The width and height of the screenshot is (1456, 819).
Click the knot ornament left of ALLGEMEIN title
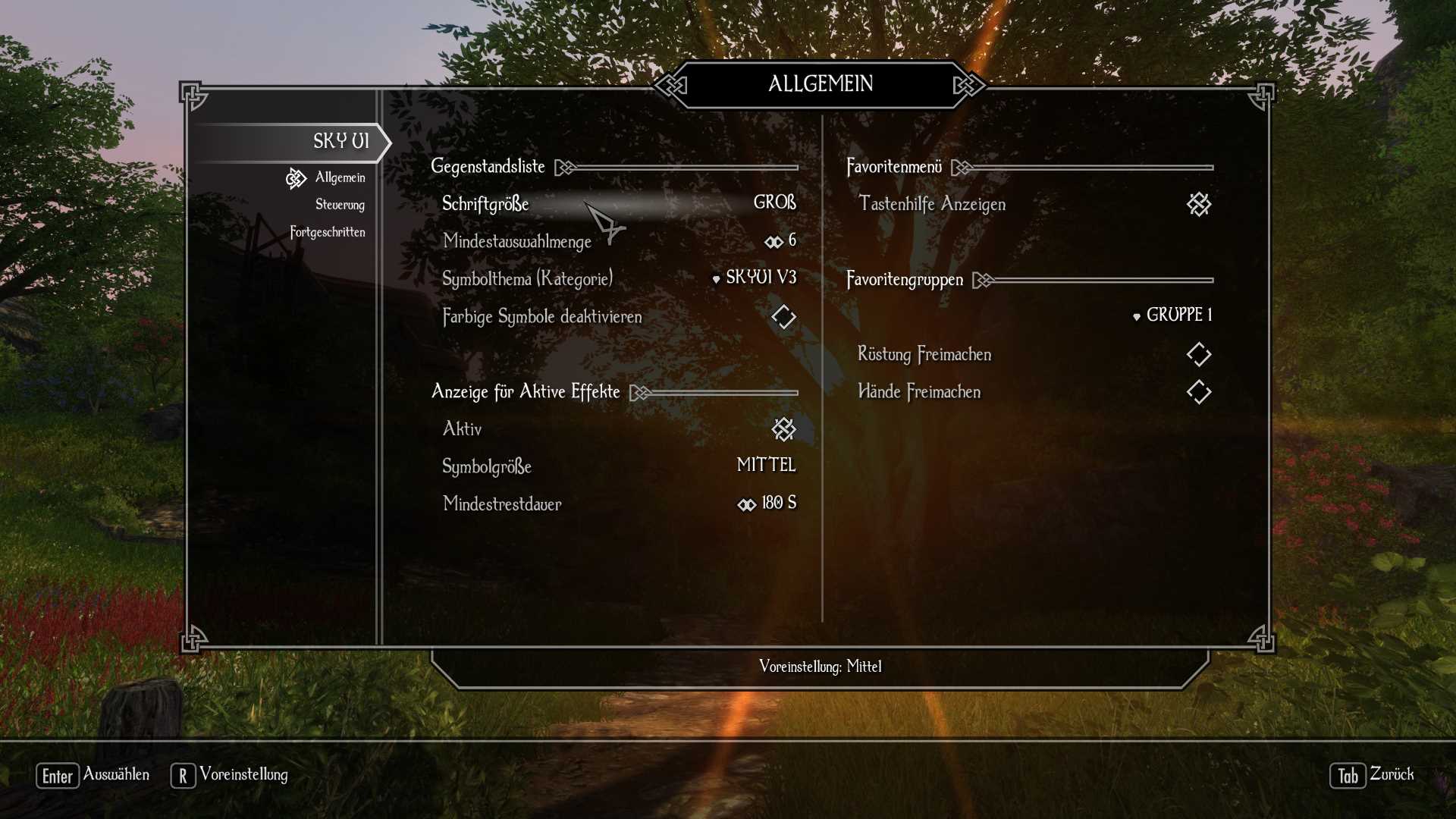670,85
